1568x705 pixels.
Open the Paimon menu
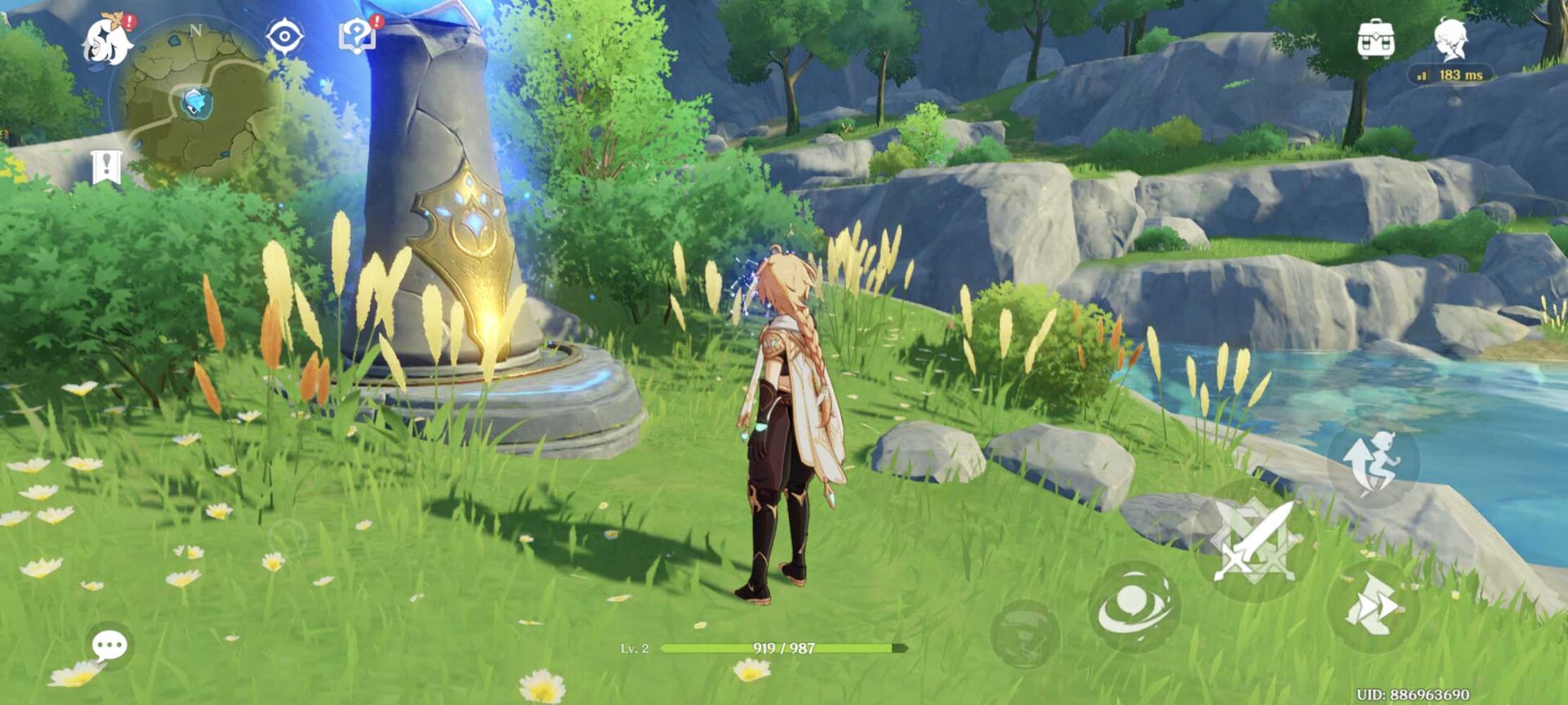pos(108,39)
